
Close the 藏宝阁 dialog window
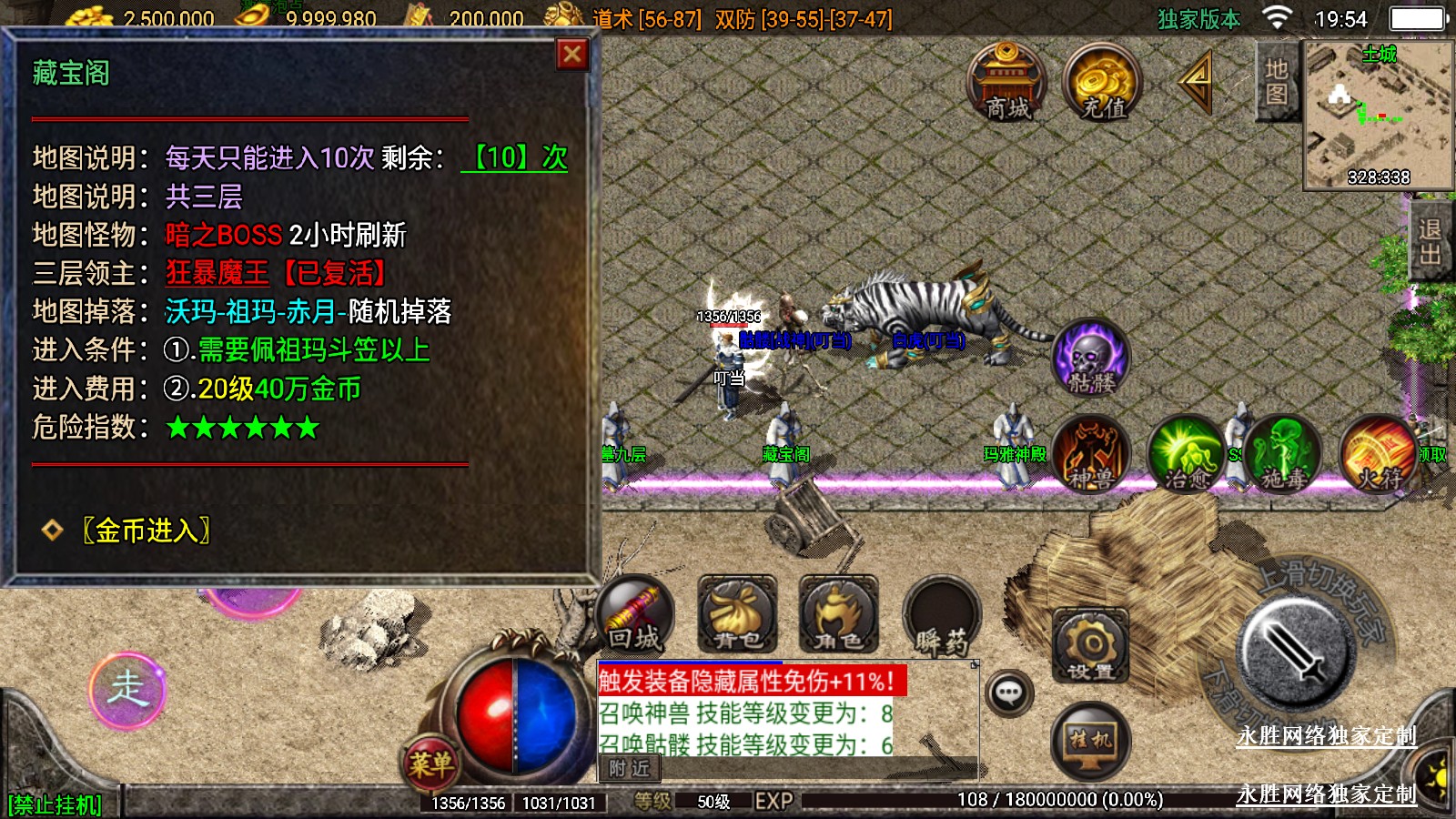tap(572, 55)
